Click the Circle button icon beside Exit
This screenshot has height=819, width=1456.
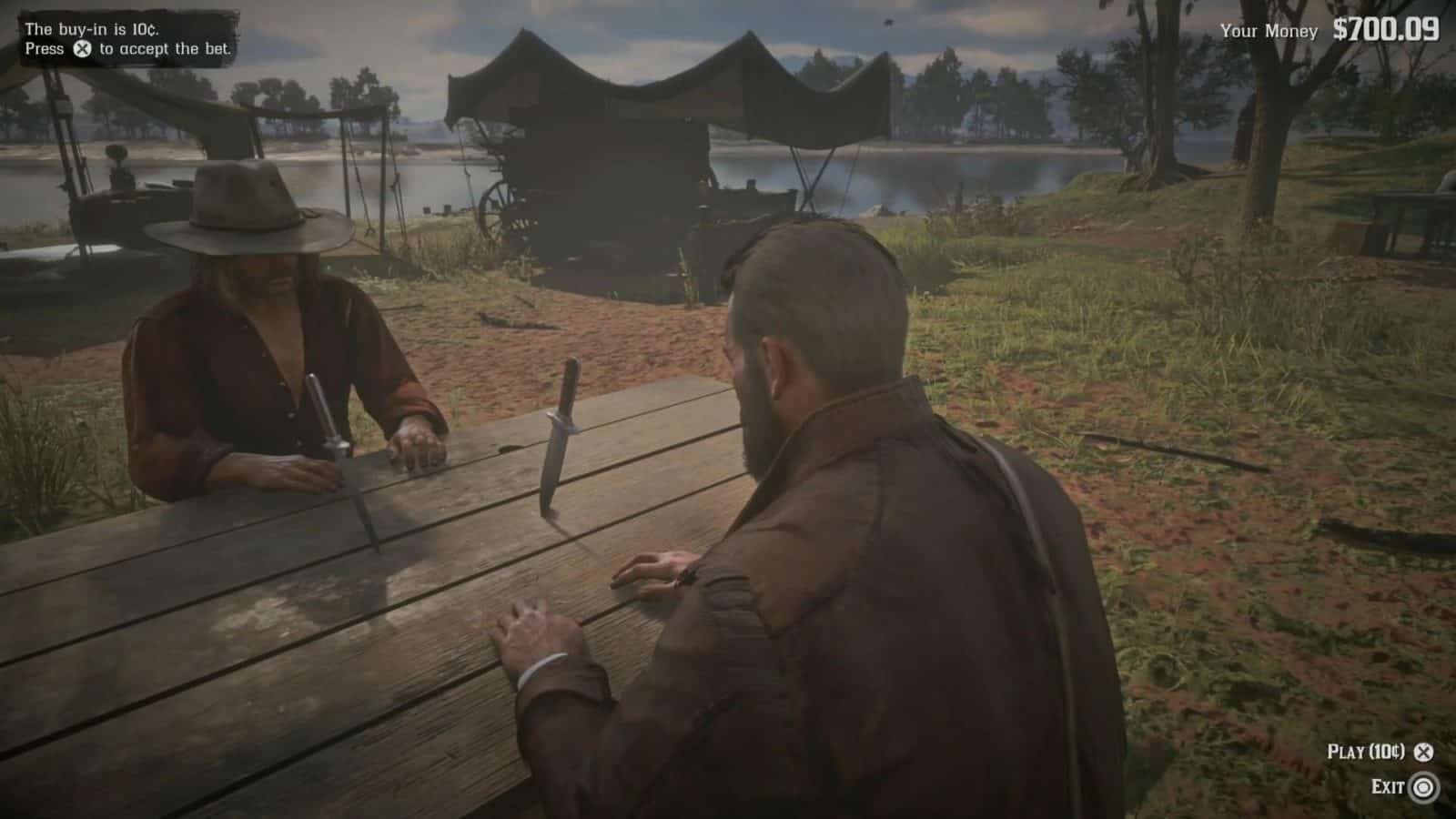[x=1422, y=784]
